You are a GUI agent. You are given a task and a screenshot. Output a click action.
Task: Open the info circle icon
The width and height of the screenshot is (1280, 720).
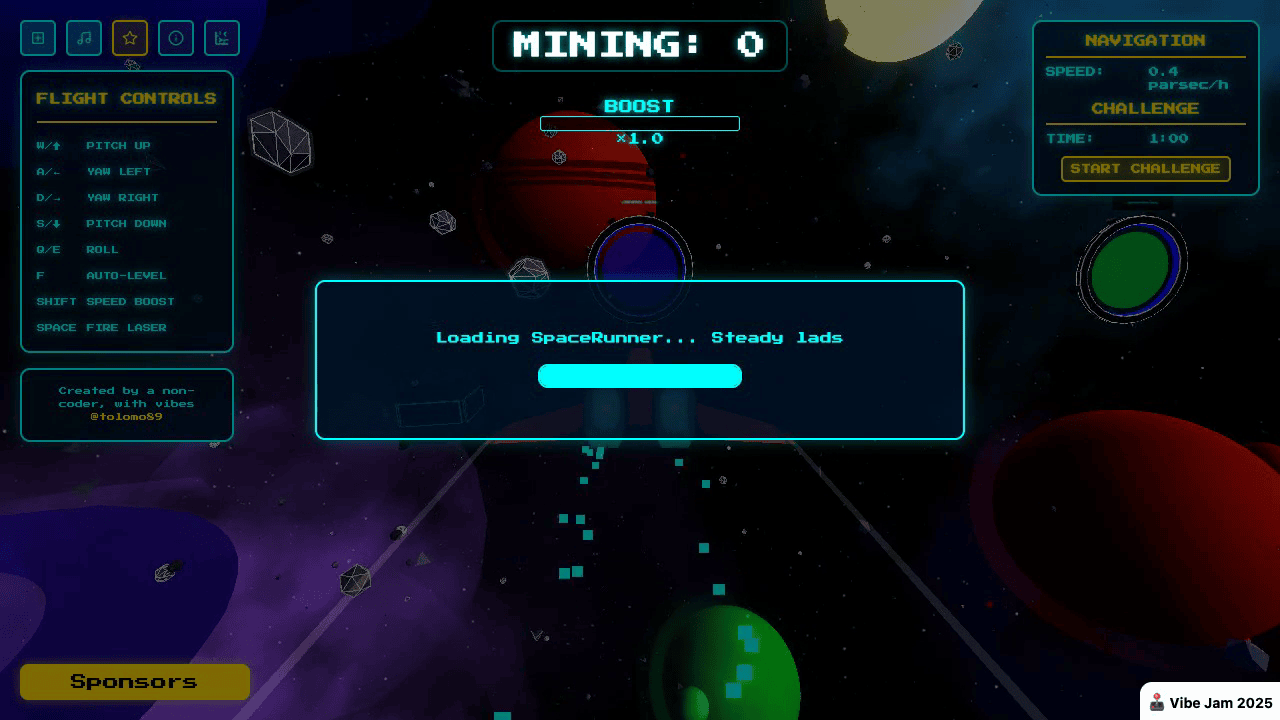click(x=176, y=38)
